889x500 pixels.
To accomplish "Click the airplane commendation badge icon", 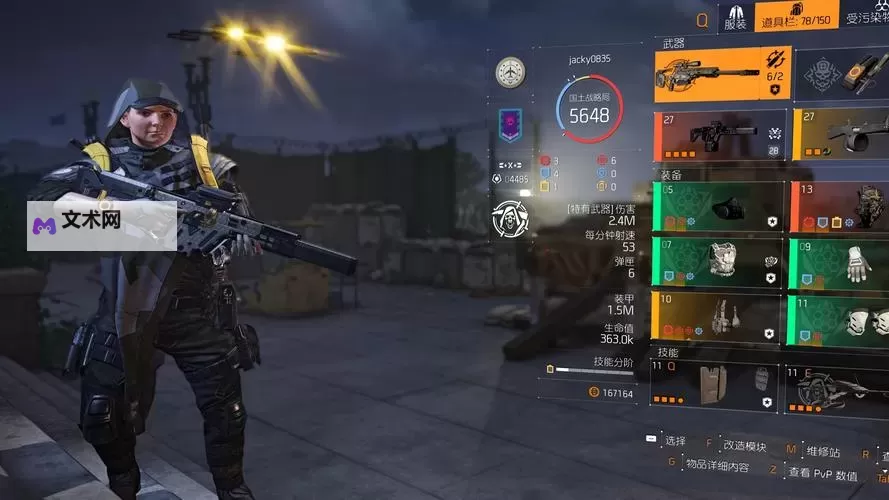I will (x=510, y=72).
